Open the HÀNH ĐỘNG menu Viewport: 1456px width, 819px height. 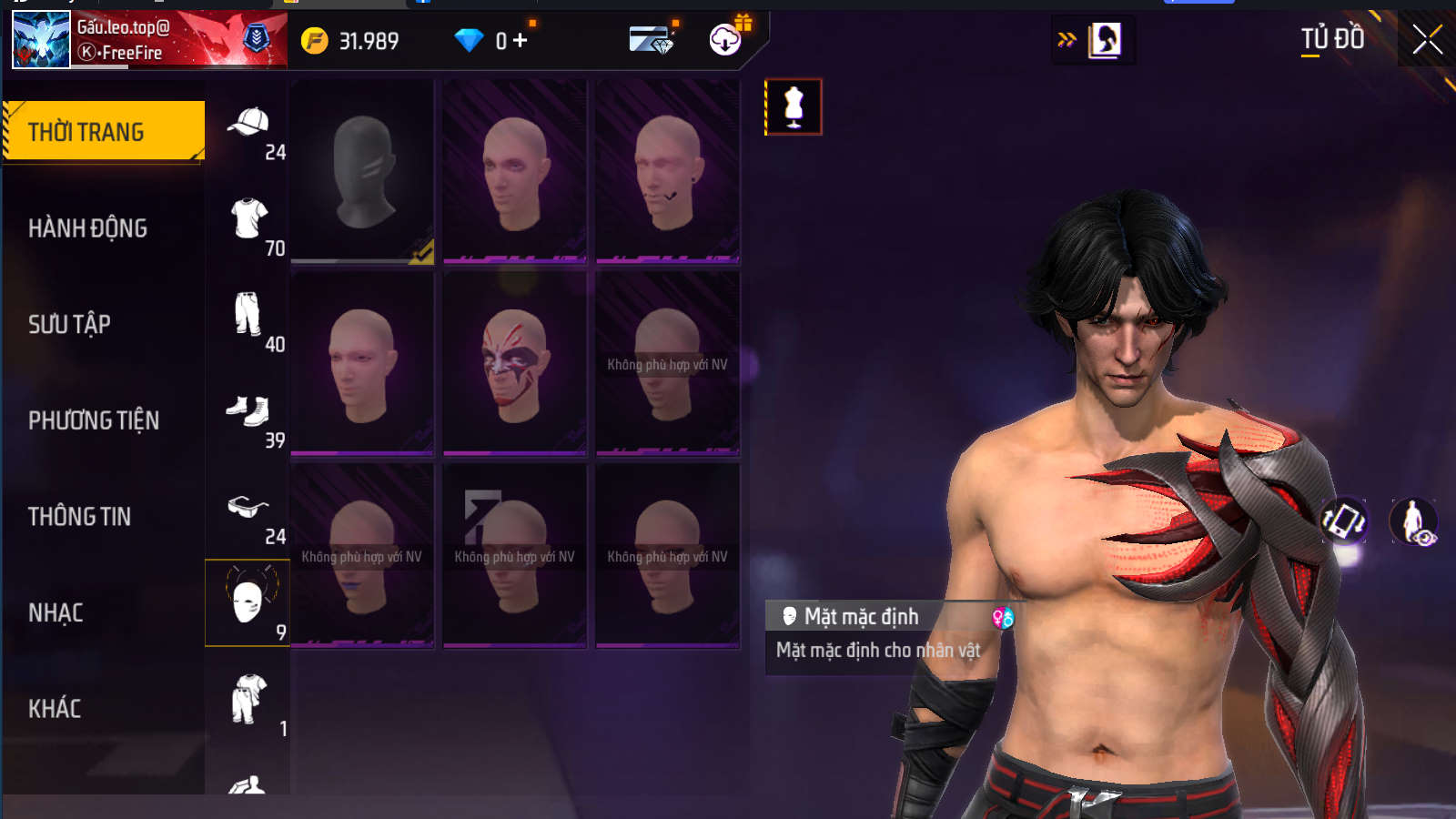[x=87, y=228]
